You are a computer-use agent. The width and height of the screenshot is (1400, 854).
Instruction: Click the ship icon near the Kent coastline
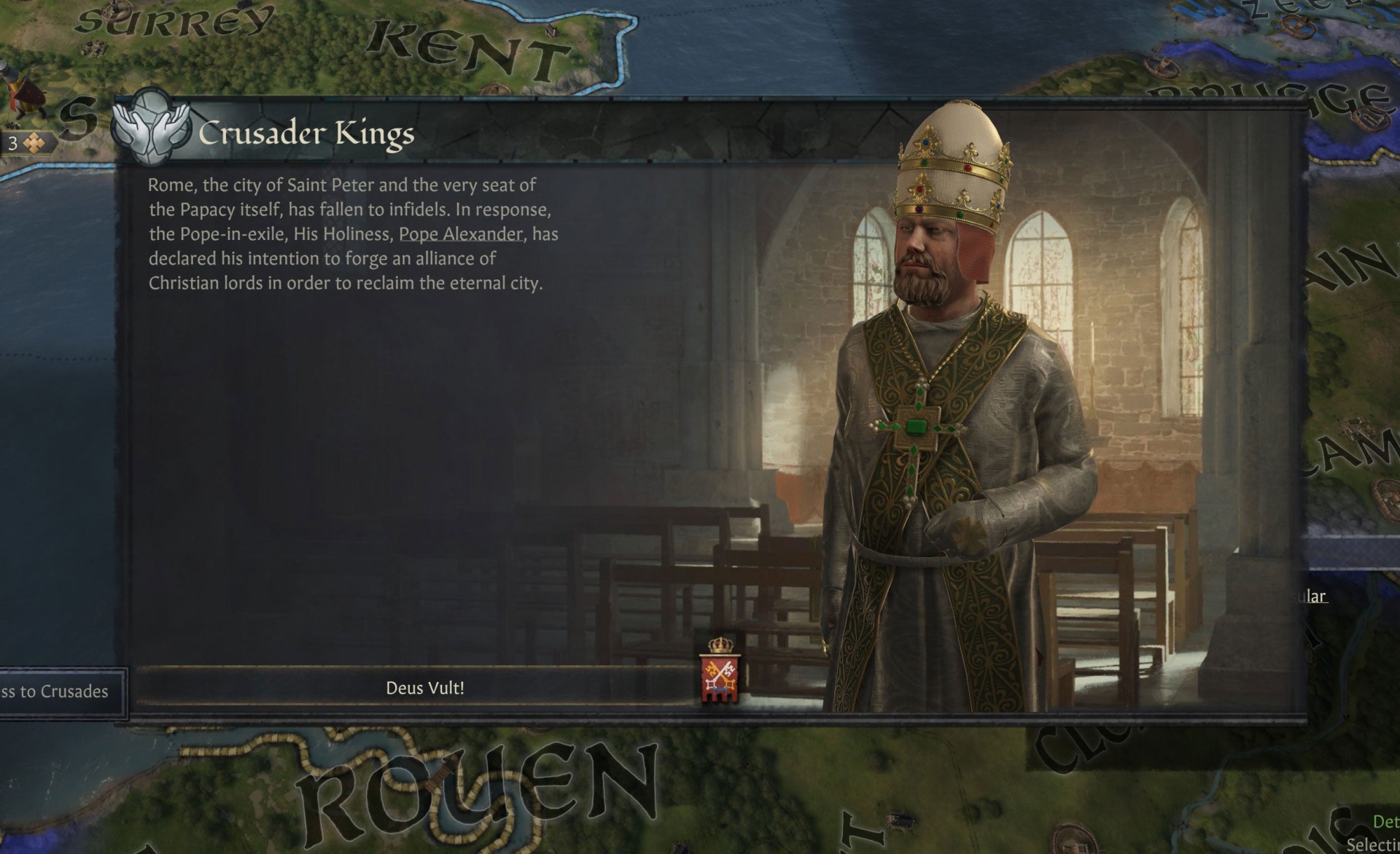[551, 31]
